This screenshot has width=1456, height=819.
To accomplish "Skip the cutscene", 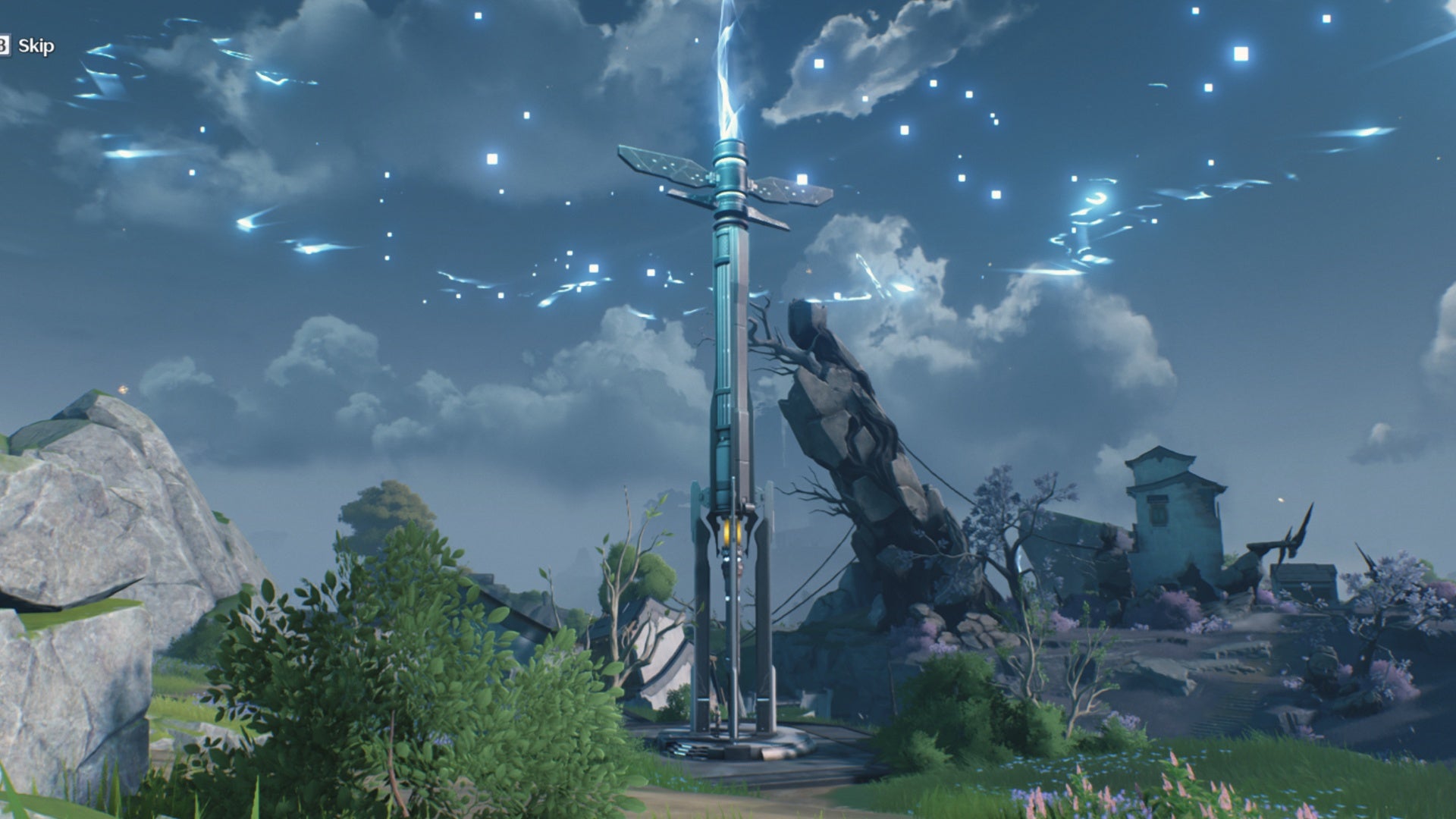I will tap(33, 46).
